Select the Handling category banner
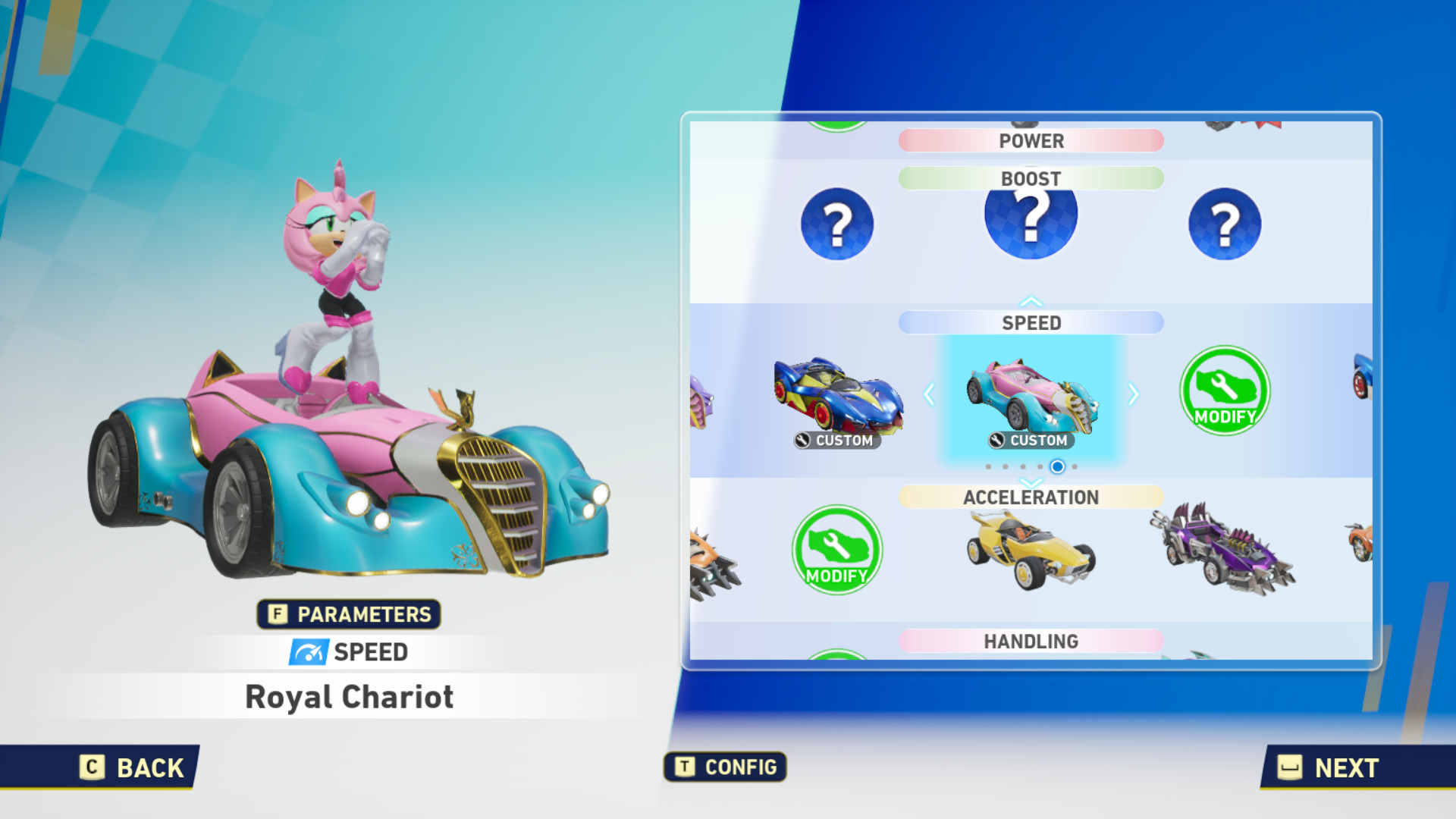The height and width of the screenshot is (819, 1456). click(x=1030, y=640)
